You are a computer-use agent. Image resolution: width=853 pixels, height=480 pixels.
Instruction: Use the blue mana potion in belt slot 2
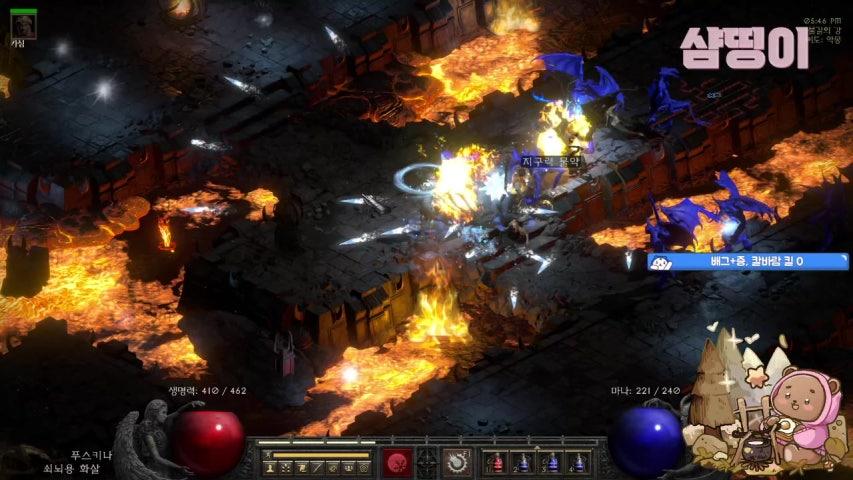524,463
